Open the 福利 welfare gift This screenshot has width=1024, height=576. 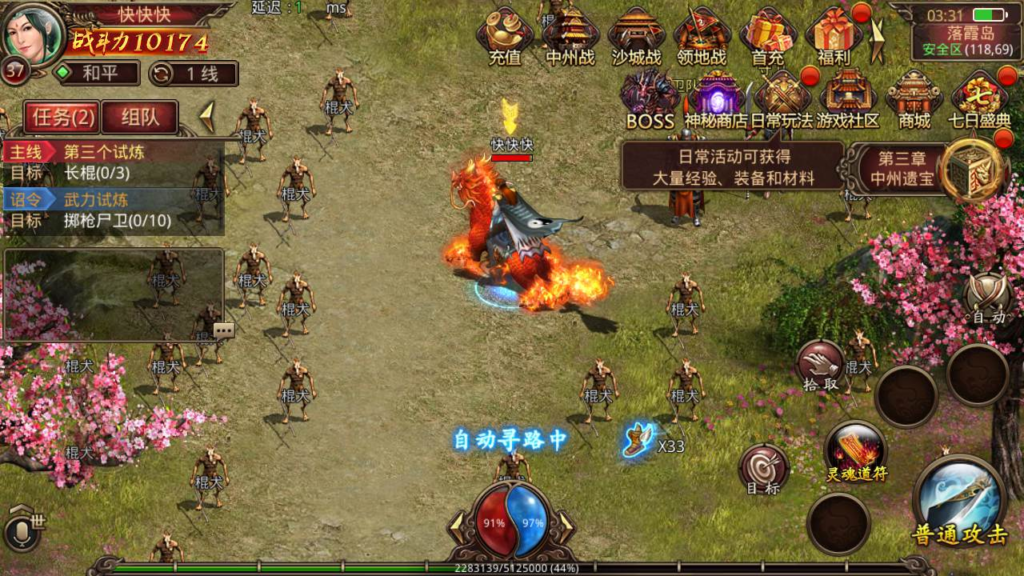833,36
